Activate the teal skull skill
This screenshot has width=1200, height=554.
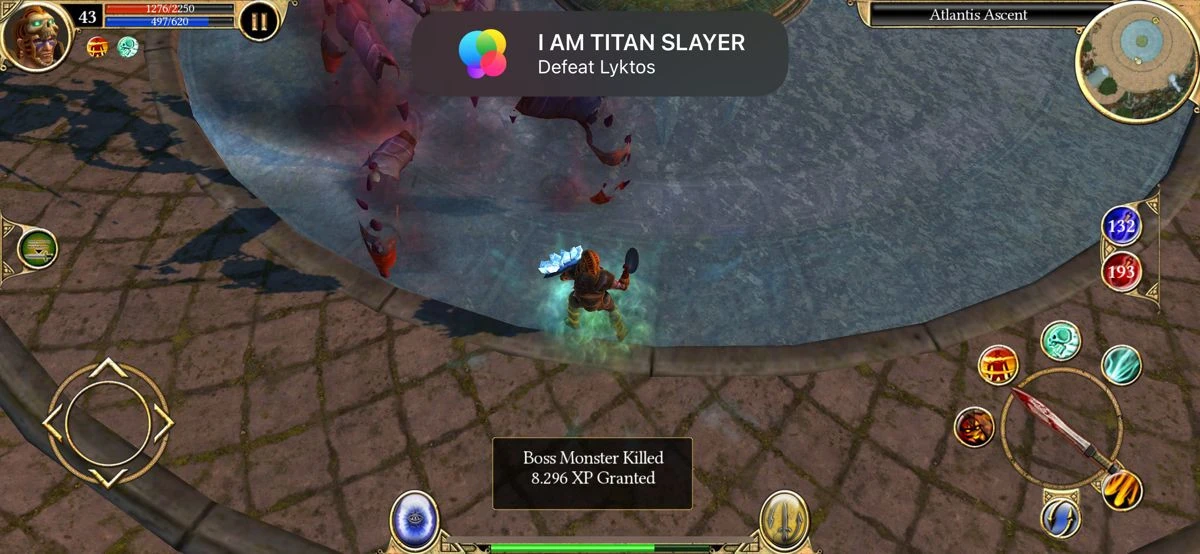pyautogui.click(x=1059, y=340)
